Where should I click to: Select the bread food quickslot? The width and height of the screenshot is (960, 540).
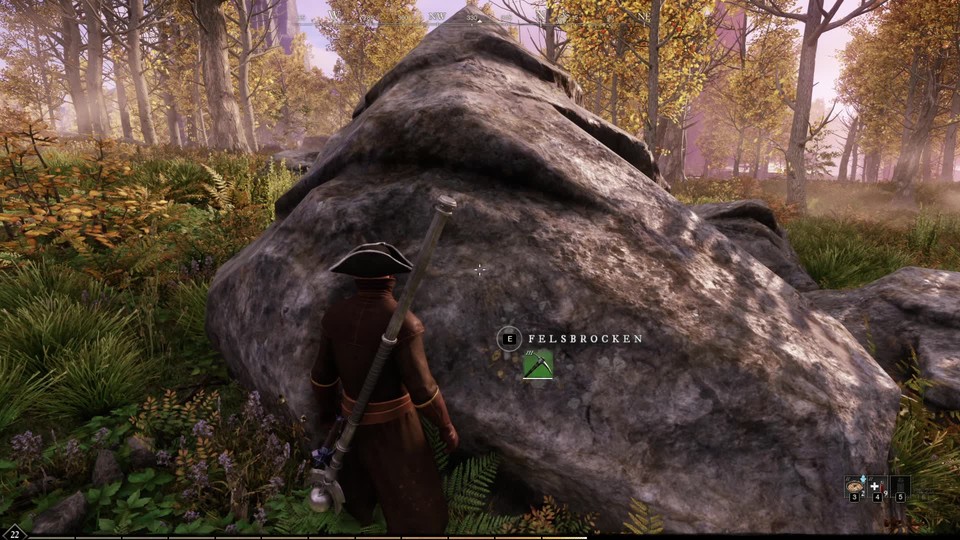855,486
